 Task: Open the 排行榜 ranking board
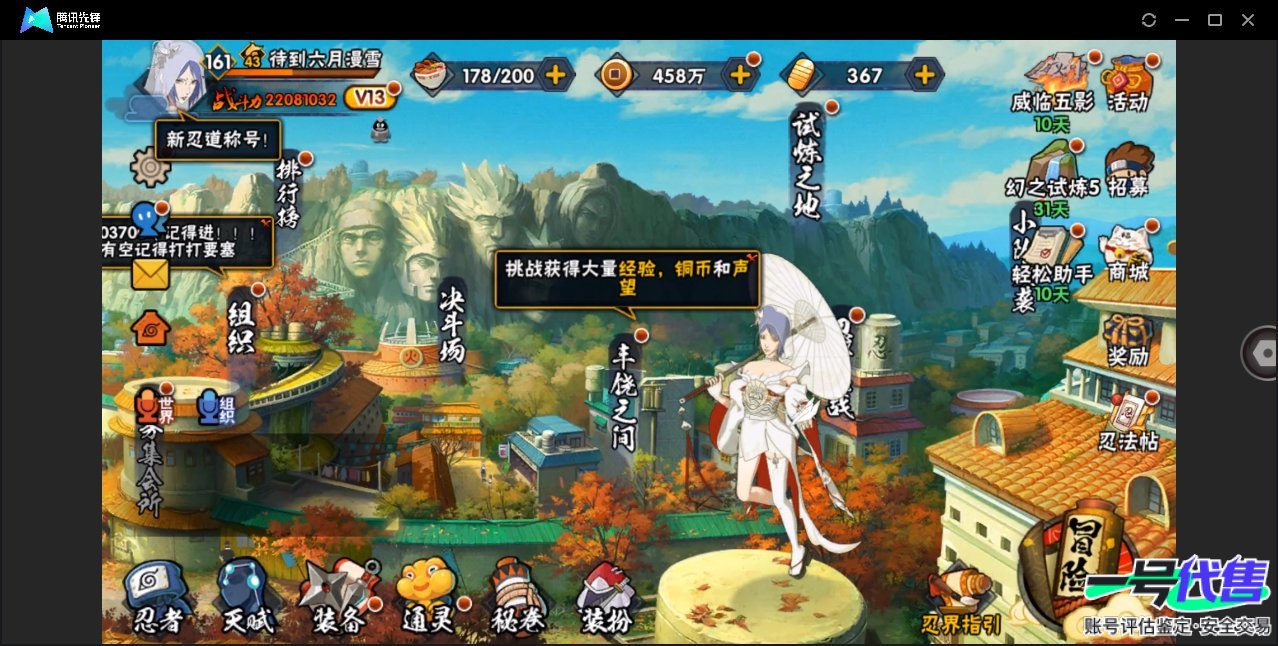click(x=289, y=195)
